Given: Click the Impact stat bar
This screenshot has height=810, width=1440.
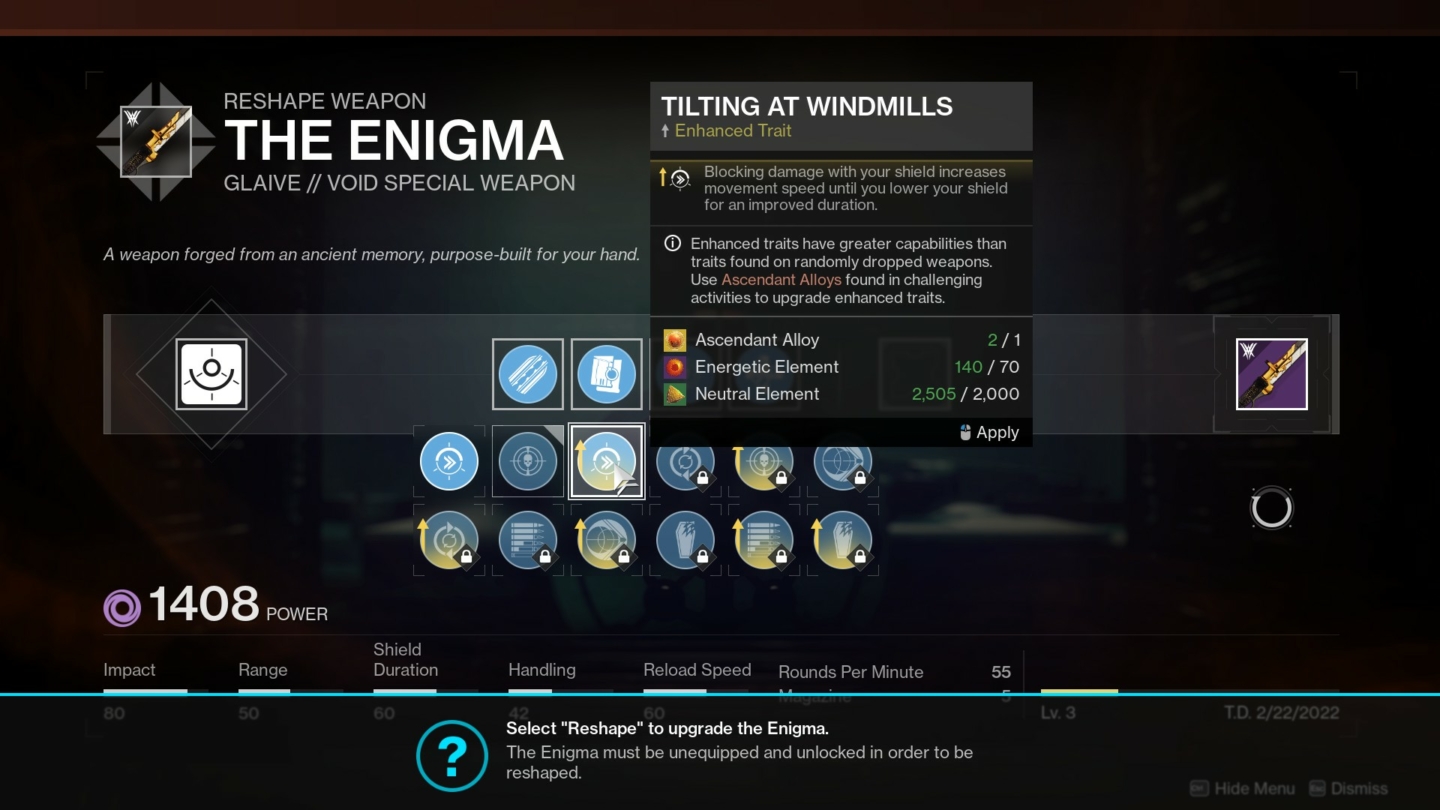Looking at the screenshot, I should coord(145,691).
